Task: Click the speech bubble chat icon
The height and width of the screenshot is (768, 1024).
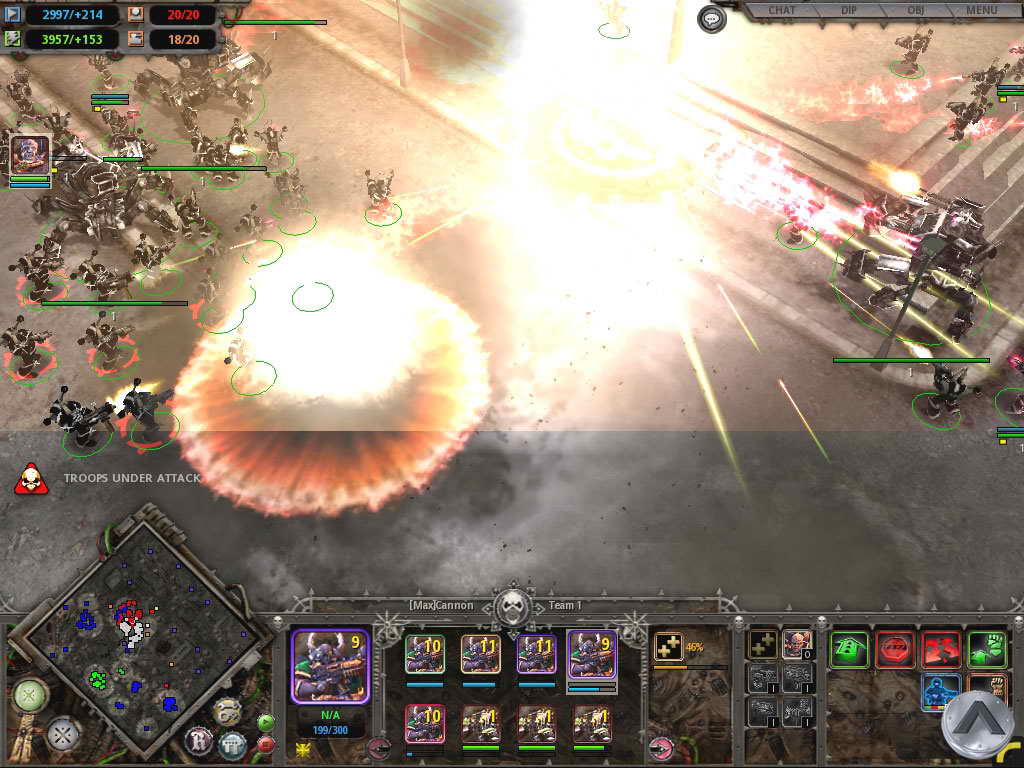Action: point(711,19)
